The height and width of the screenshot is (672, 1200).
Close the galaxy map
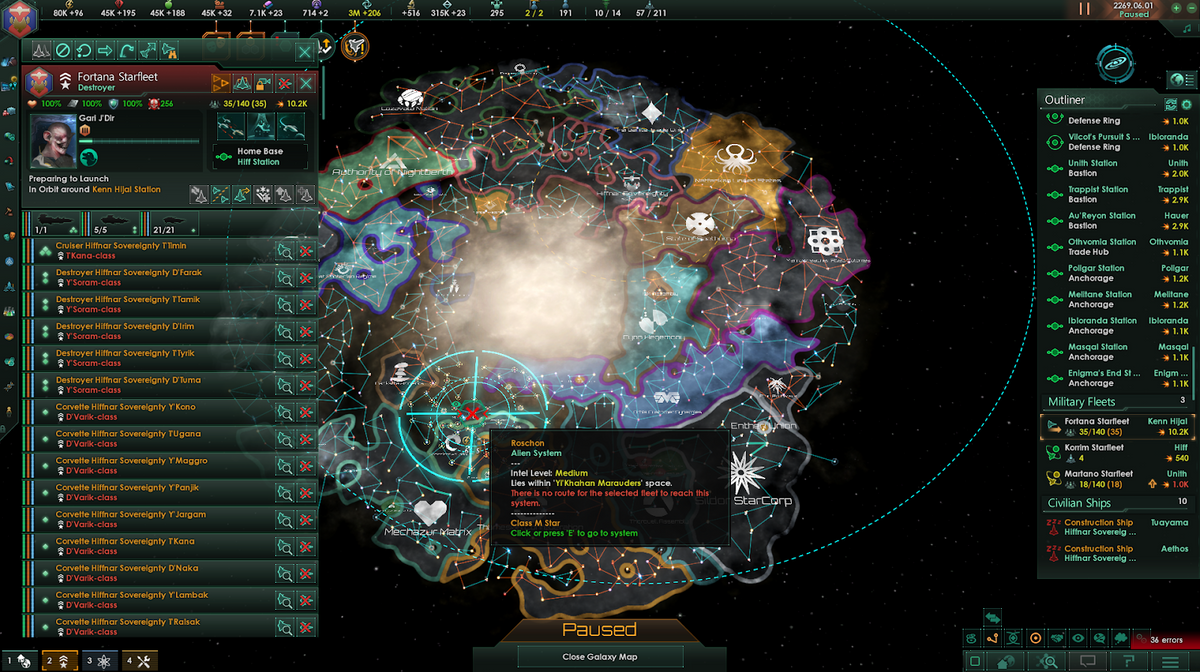(600, 657)
